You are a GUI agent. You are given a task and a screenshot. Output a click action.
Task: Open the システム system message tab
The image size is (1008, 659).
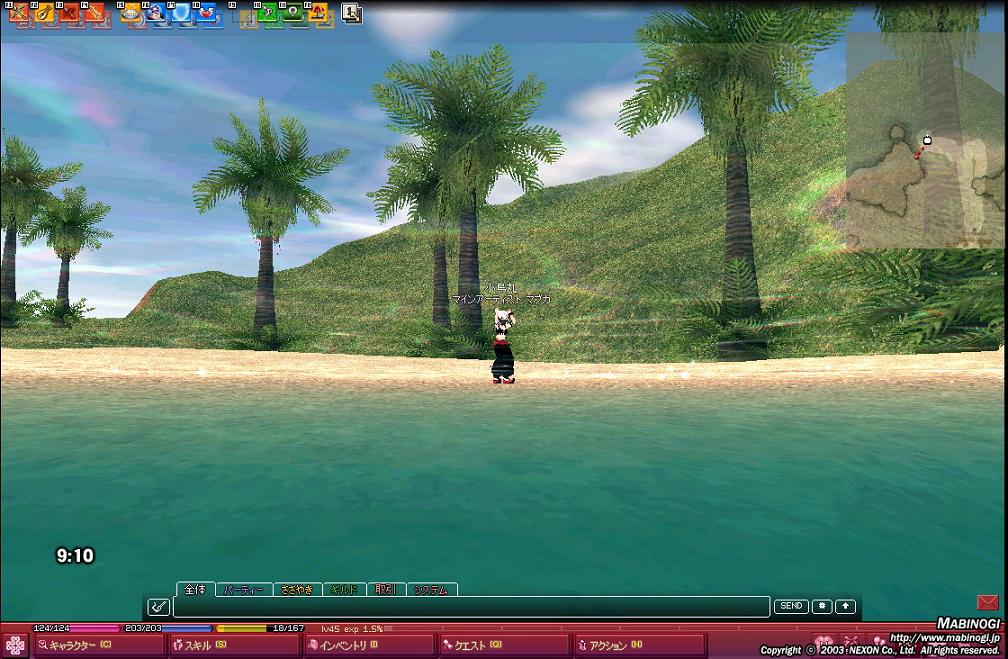(x=431, y=590)
